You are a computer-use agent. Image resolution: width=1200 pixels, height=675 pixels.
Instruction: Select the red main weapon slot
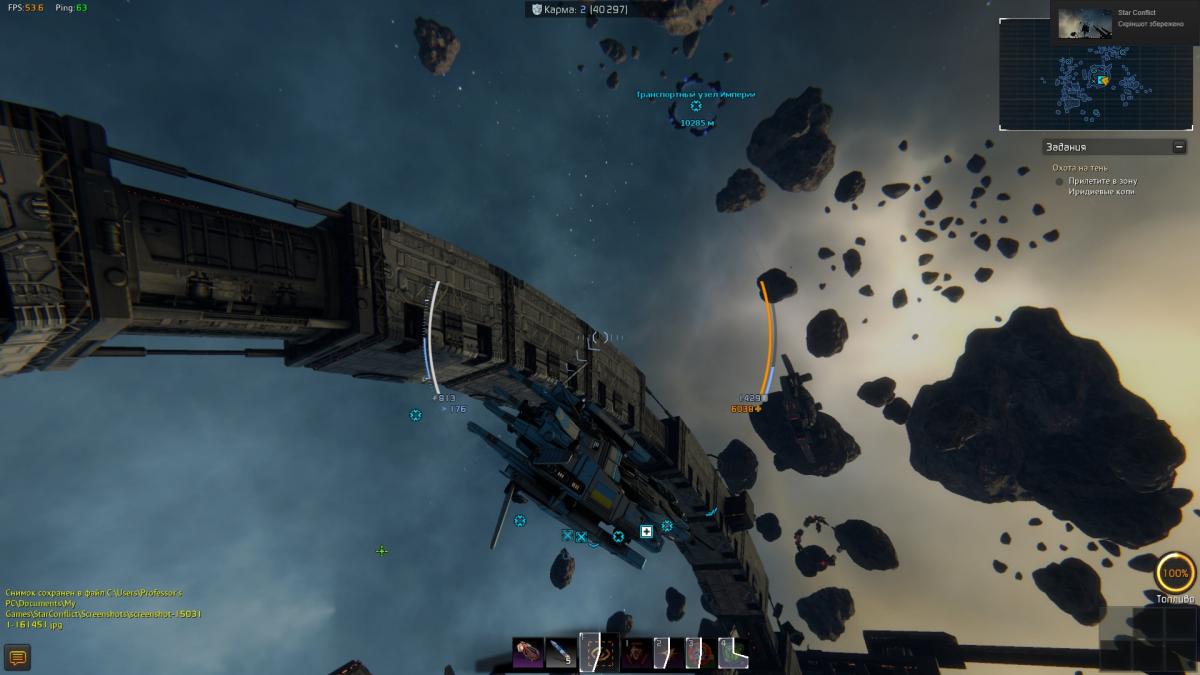click(528, 653)
